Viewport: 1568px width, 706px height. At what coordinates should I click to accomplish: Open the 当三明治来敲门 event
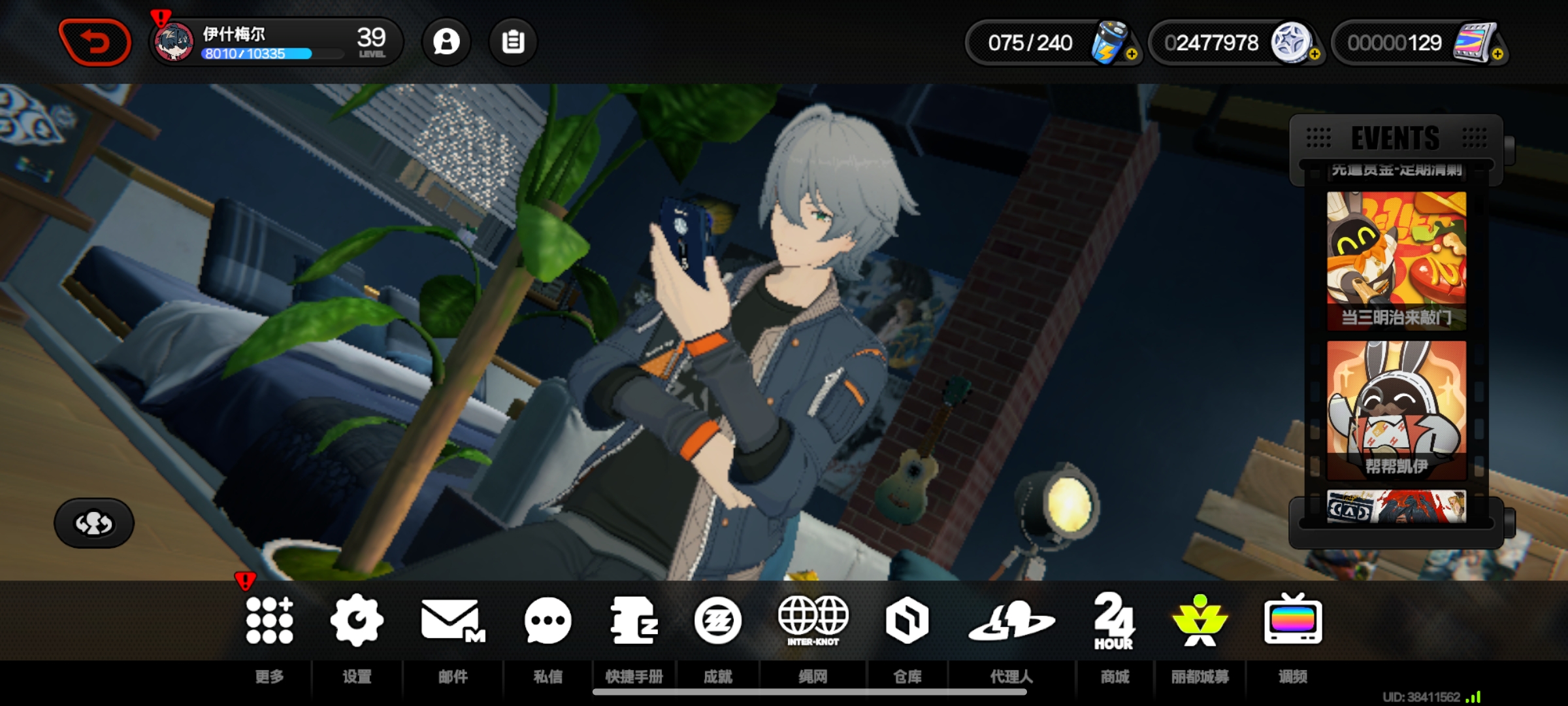pos(1396,260)
